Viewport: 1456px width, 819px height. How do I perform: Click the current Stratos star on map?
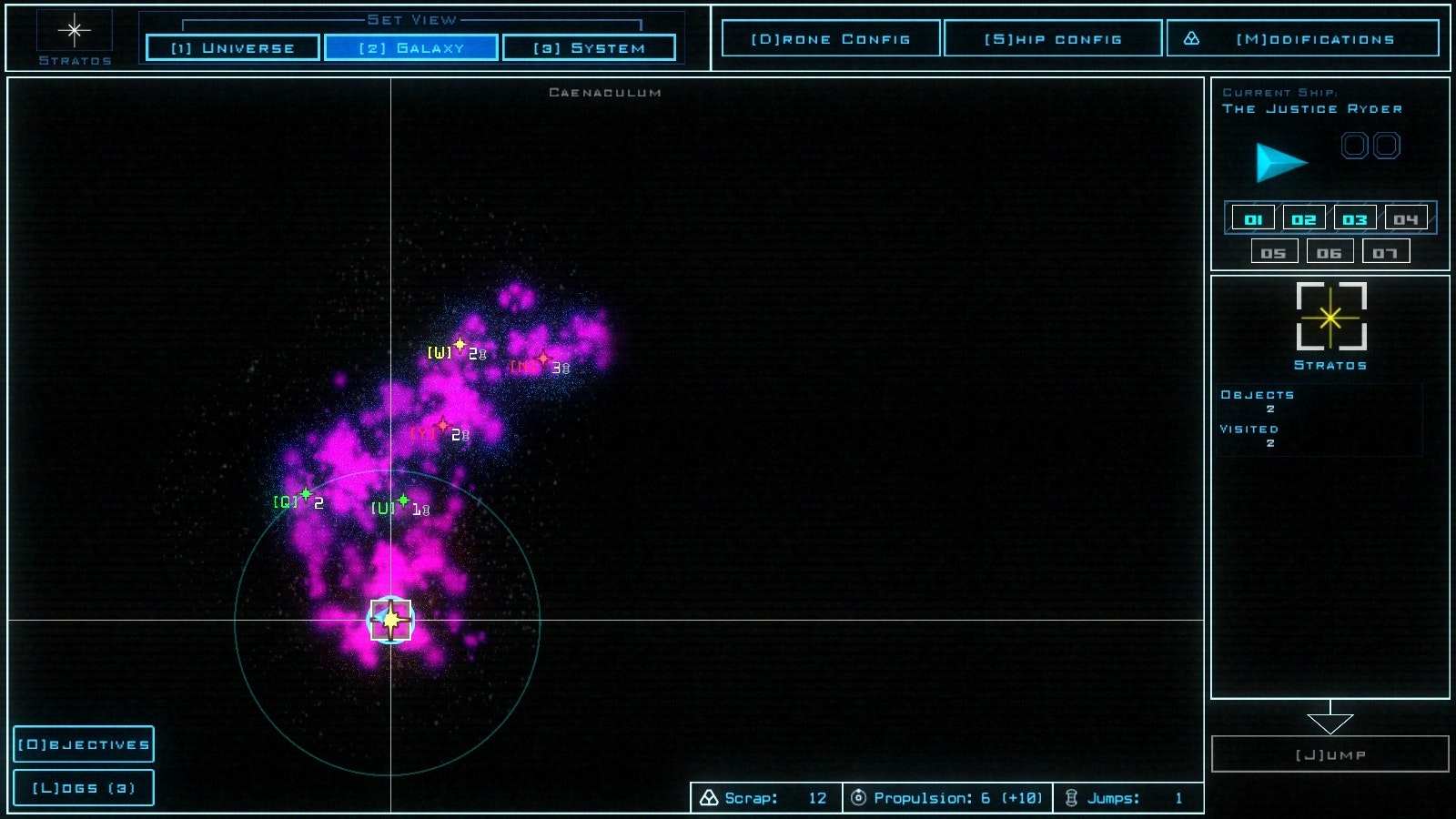(390, 621)
